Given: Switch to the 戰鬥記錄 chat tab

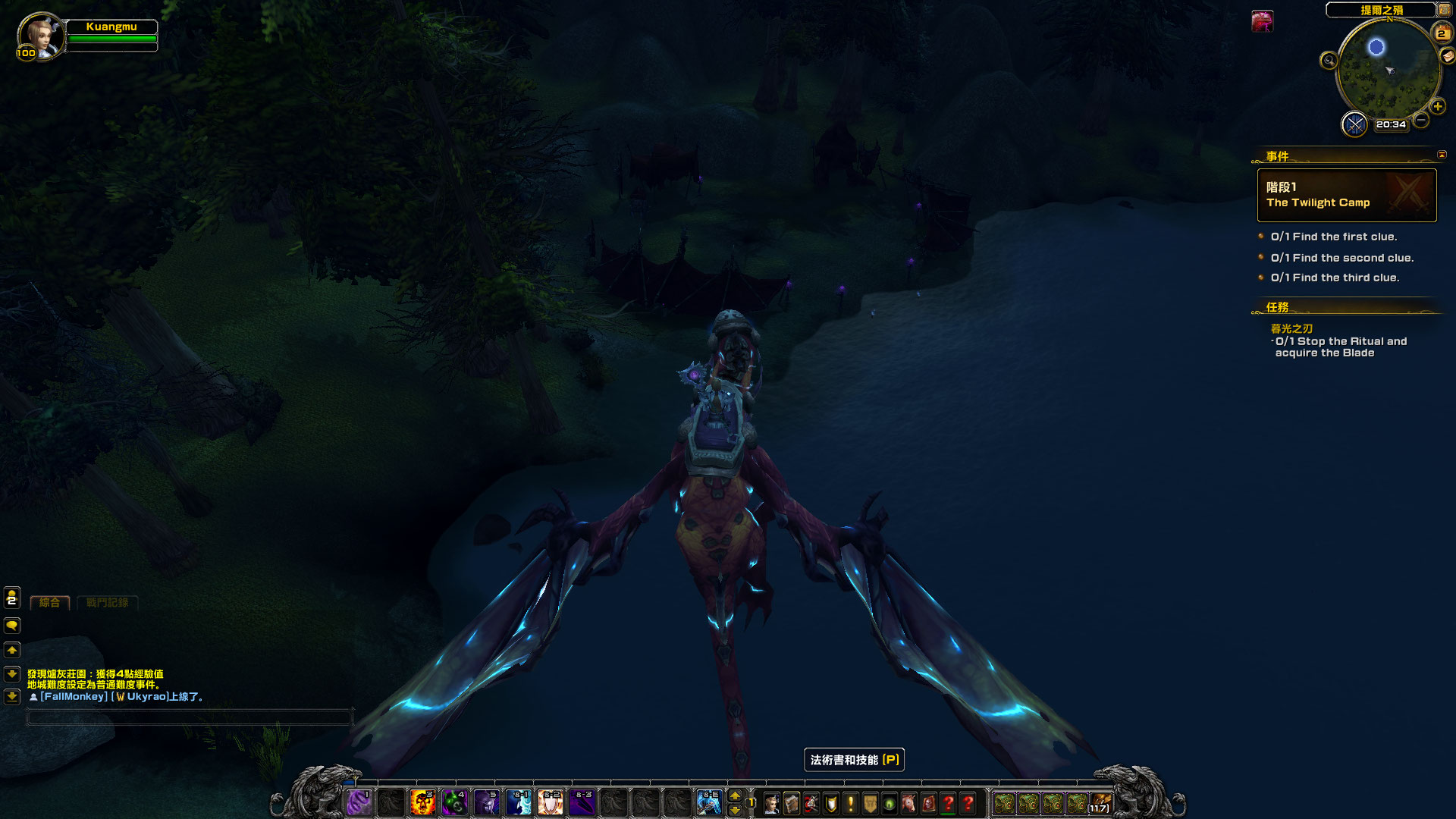Looking at the screenshot, I should point(107,603).
